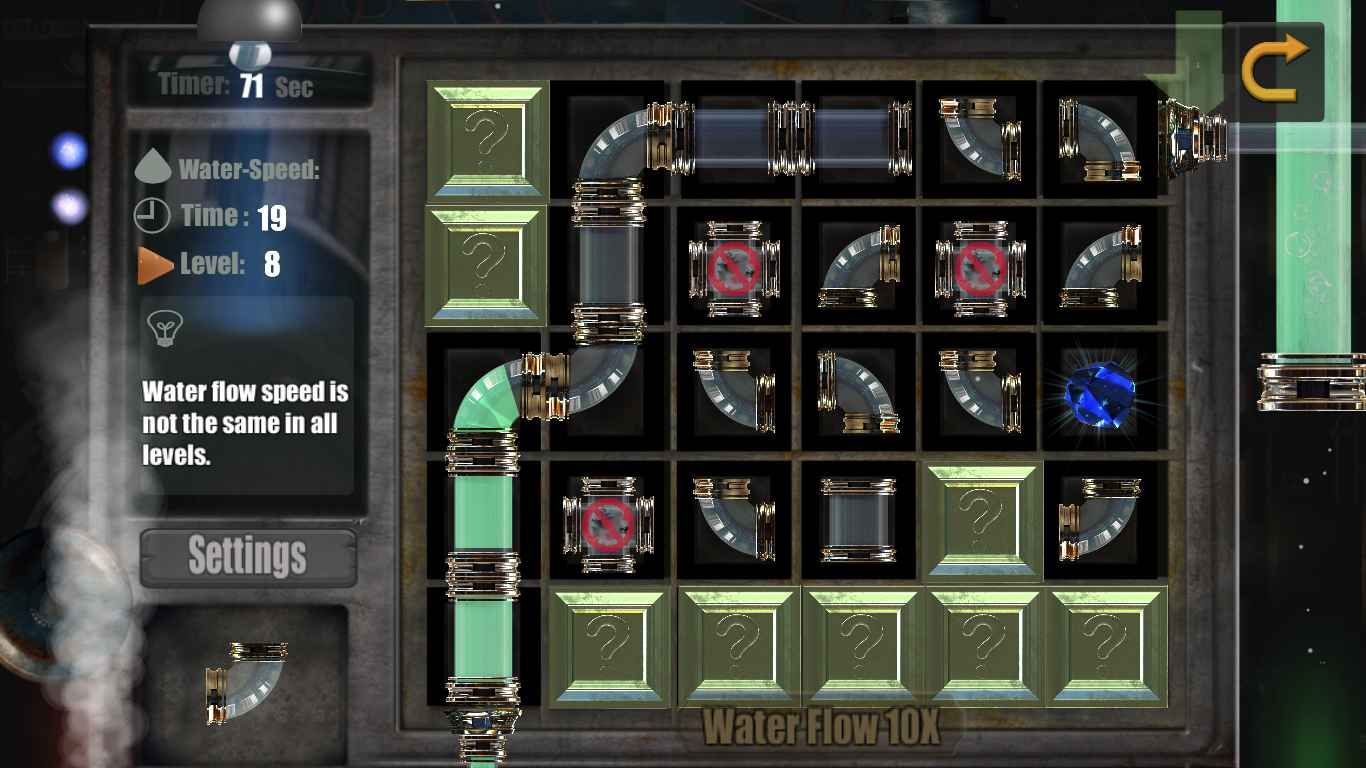Select the blue gem tile on the grid
This screenshot has height=768, width=1366.
(1103, 394)
